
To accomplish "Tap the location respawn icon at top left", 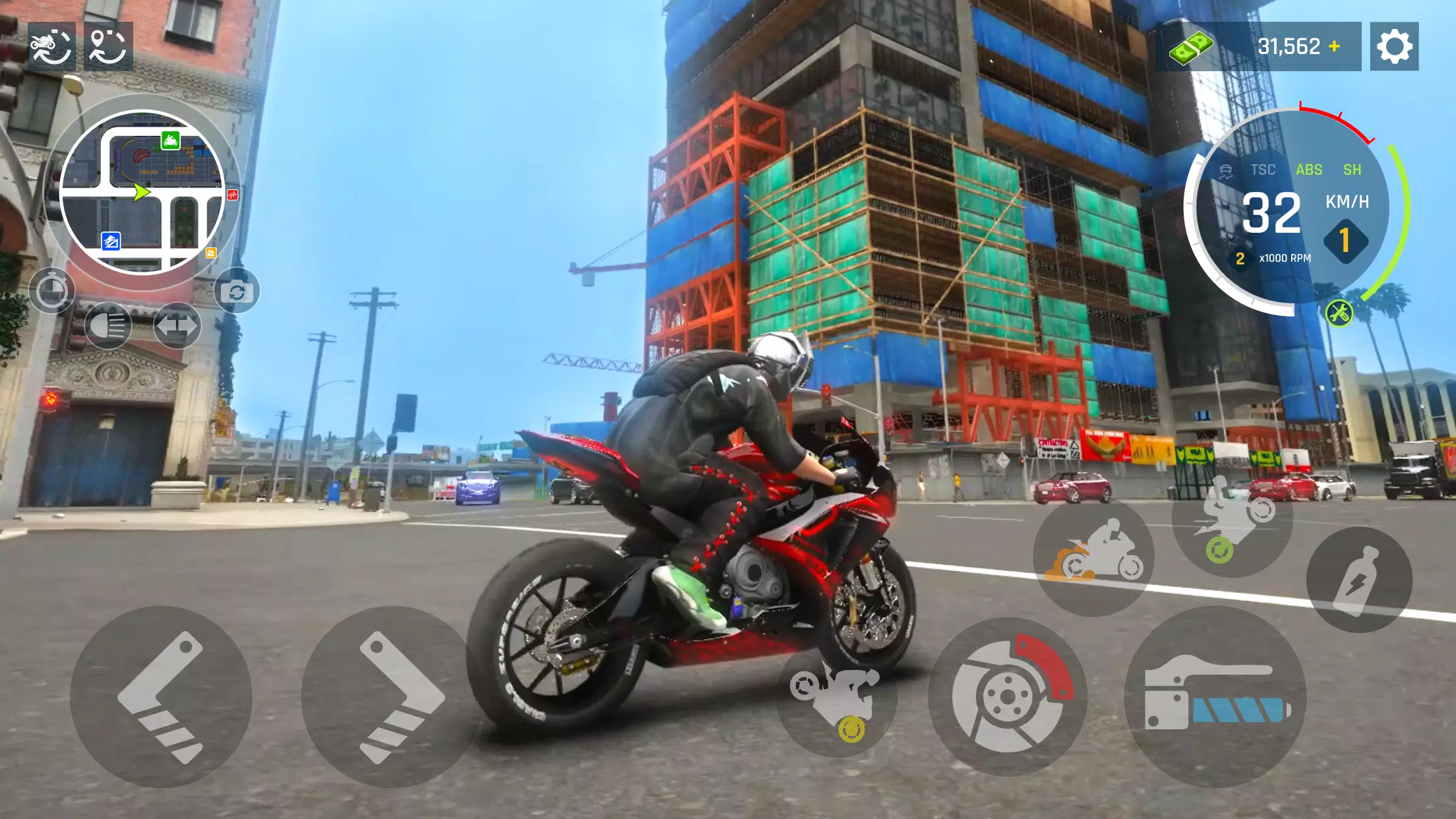I will coord(109,46).
